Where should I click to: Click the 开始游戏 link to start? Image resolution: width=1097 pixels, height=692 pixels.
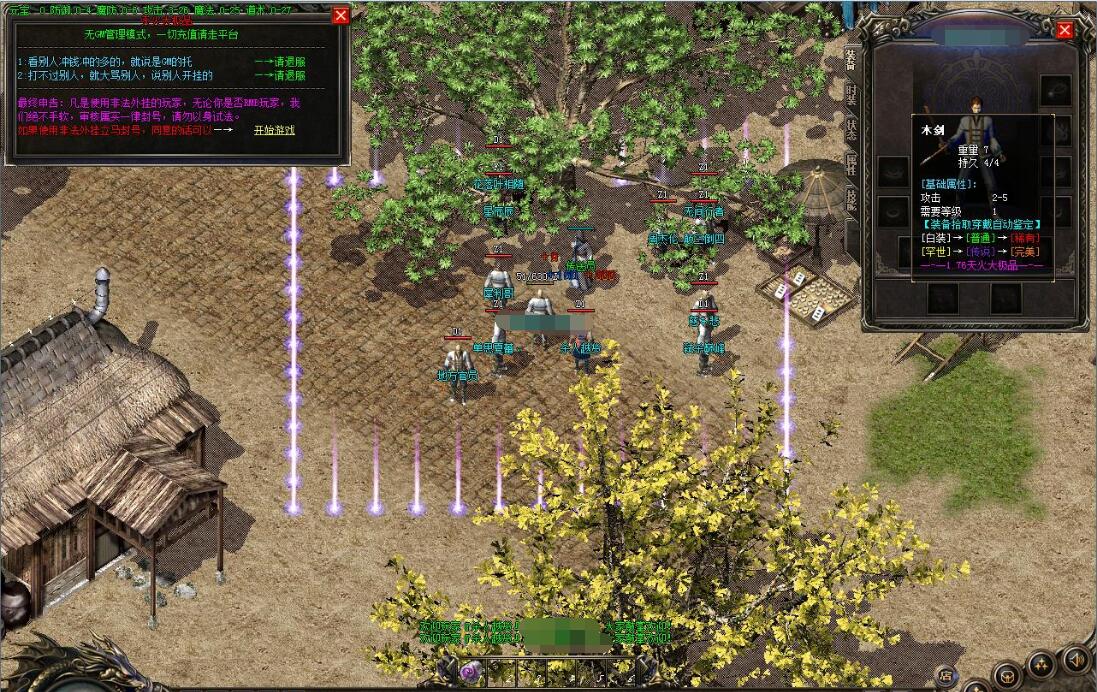point(274,130)
